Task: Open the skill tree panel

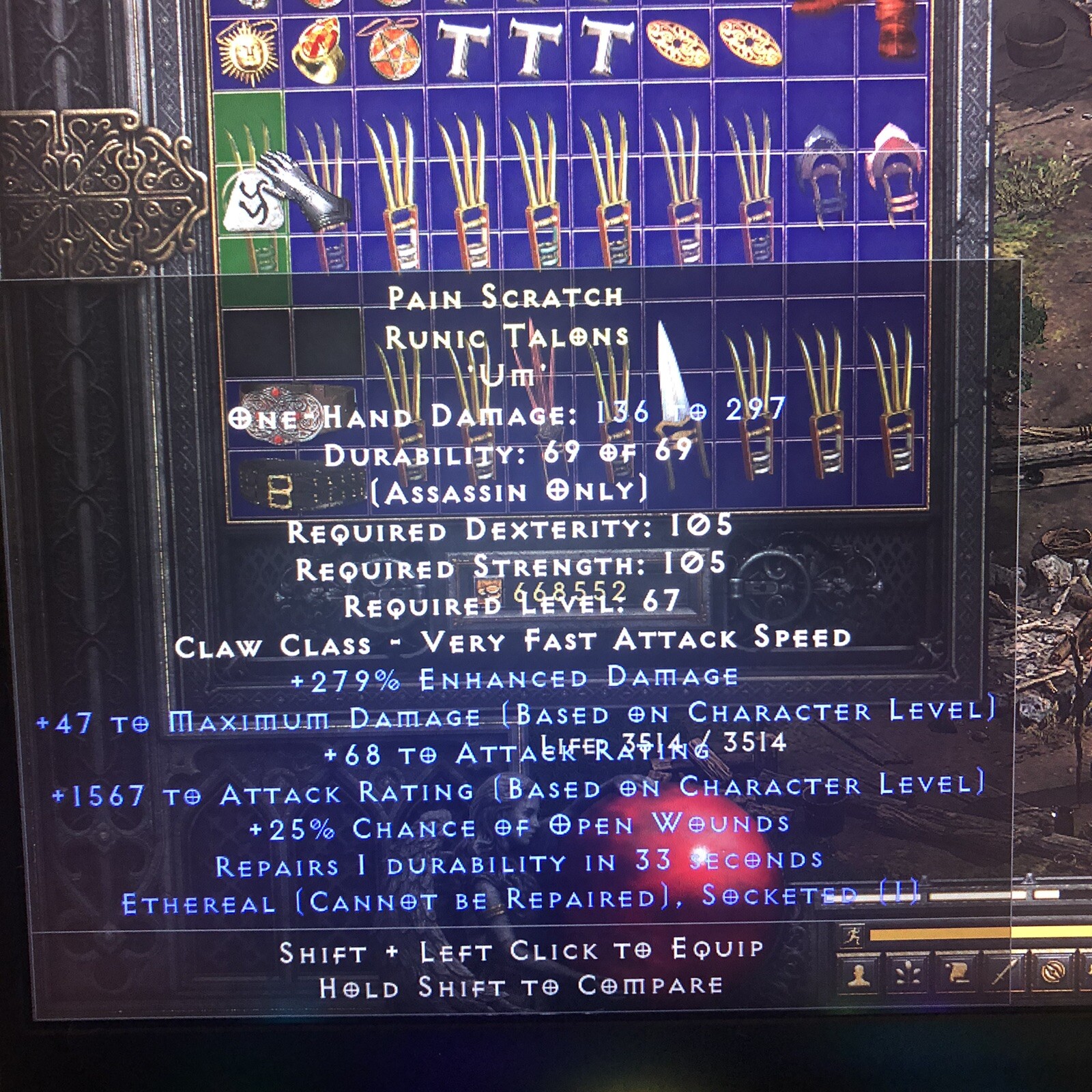Action: [x=908, y=972]
